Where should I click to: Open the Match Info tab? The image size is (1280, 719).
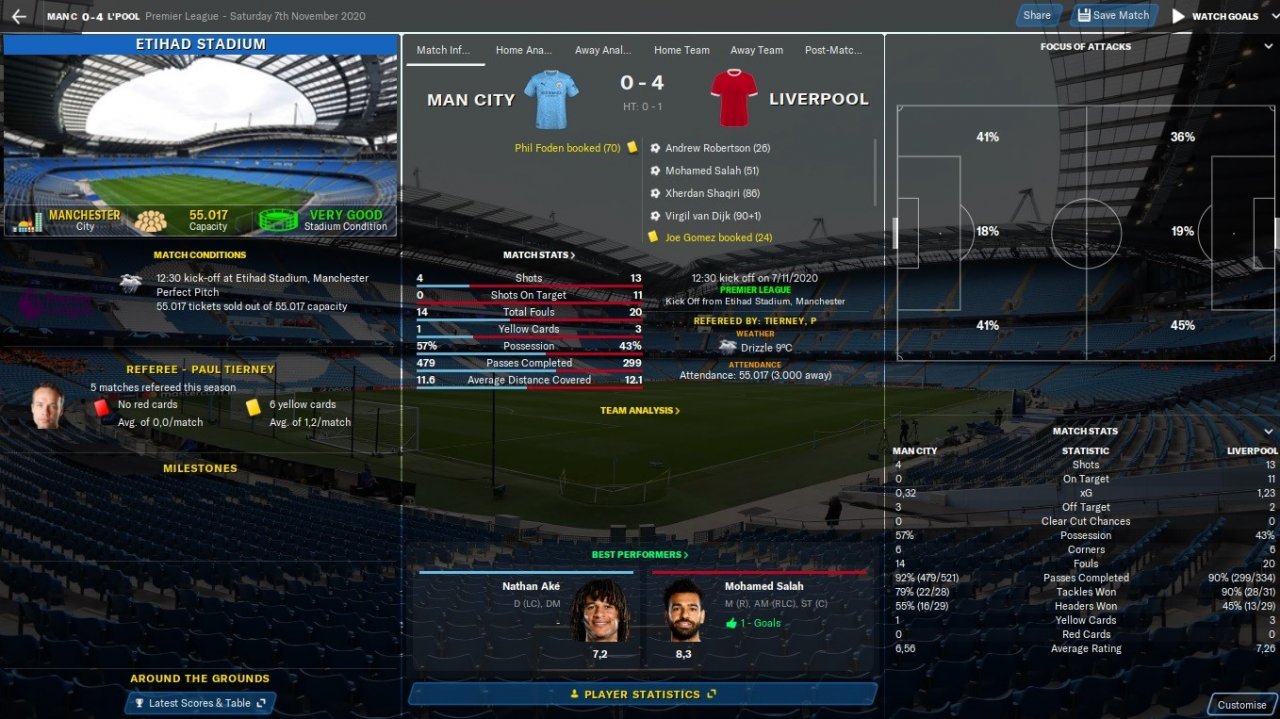pyautogui.click(x=445, y=50)
